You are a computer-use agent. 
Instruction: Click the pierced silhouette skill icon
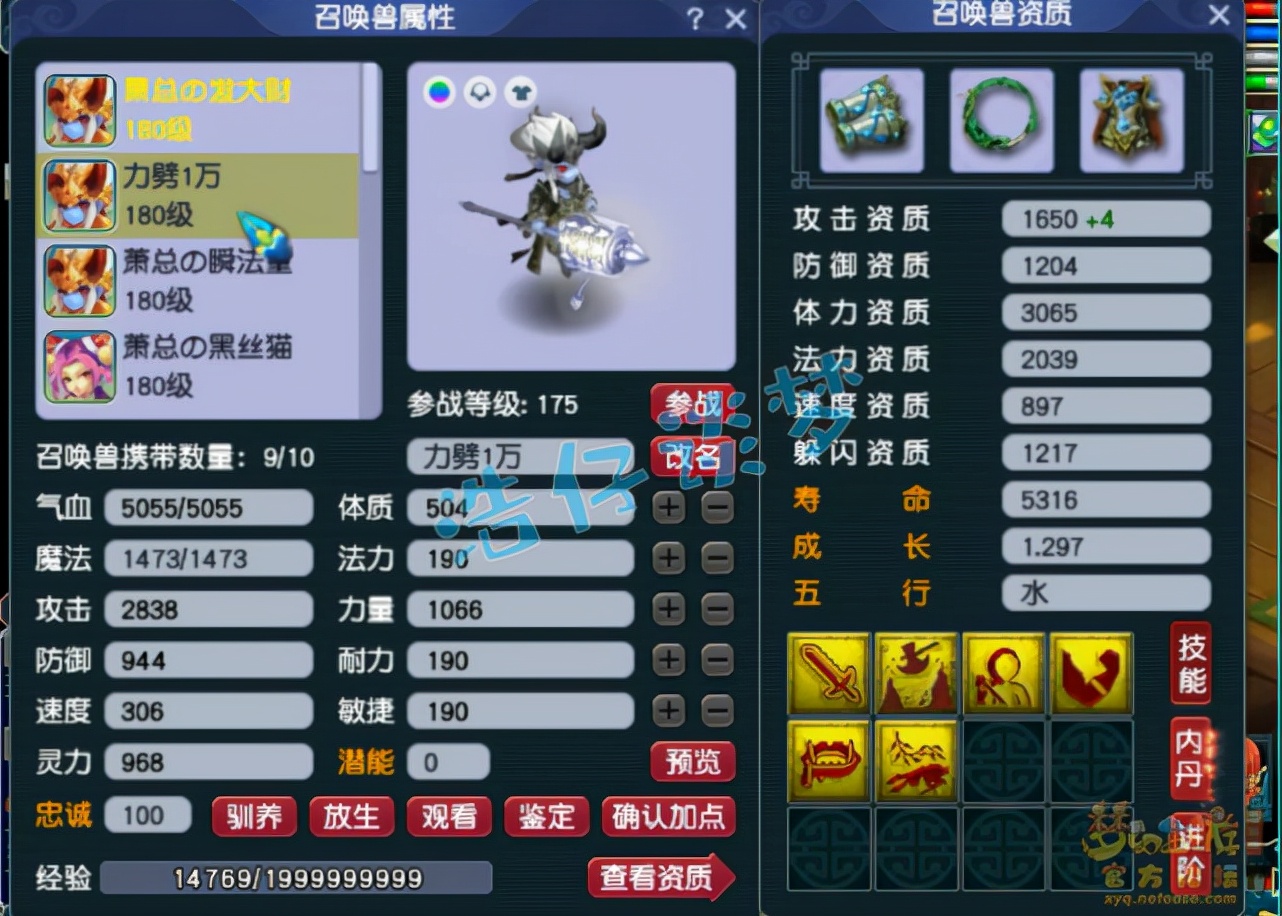1003,672
